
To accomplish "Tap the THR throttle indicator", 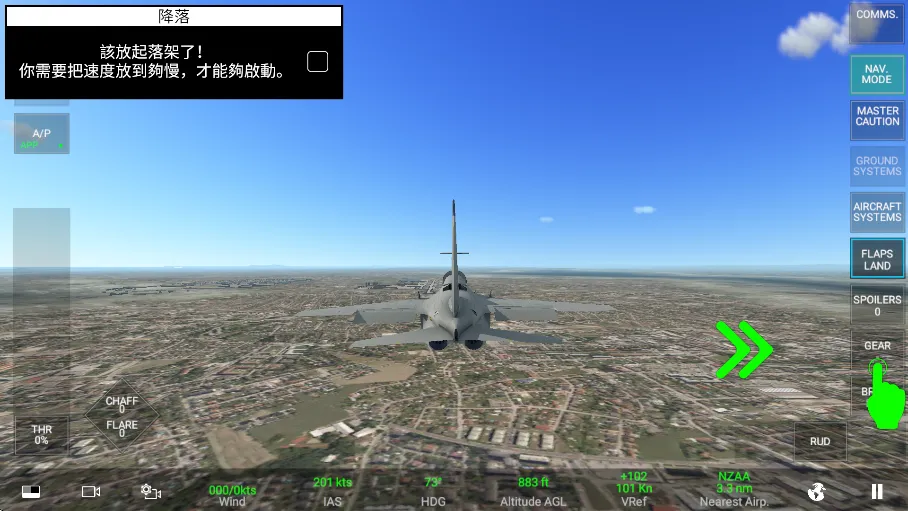I will click(41, 435).
